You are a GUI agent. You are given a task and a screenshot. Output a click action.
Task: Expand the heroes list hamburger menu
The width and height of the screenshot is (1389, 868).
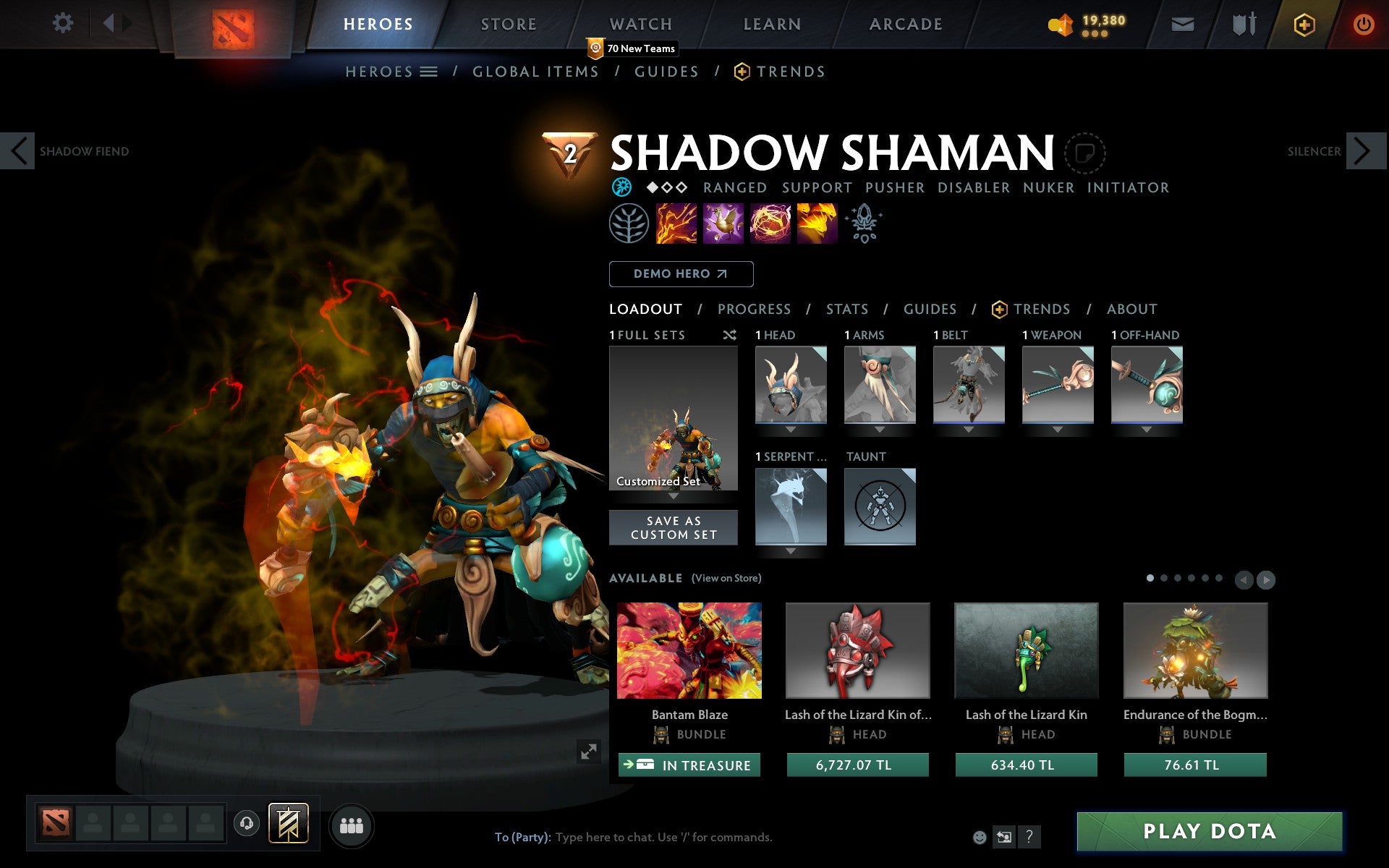429,72
